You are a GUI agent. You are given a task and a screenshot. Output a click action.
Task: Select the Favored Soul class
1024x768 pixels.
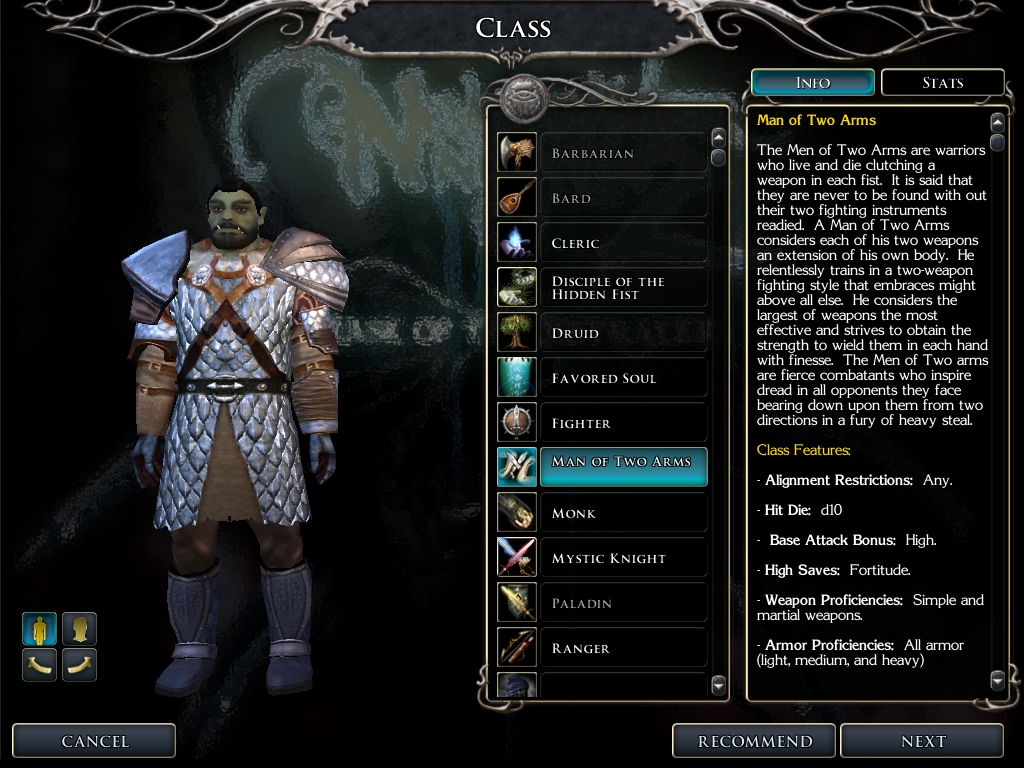[622, 378]
